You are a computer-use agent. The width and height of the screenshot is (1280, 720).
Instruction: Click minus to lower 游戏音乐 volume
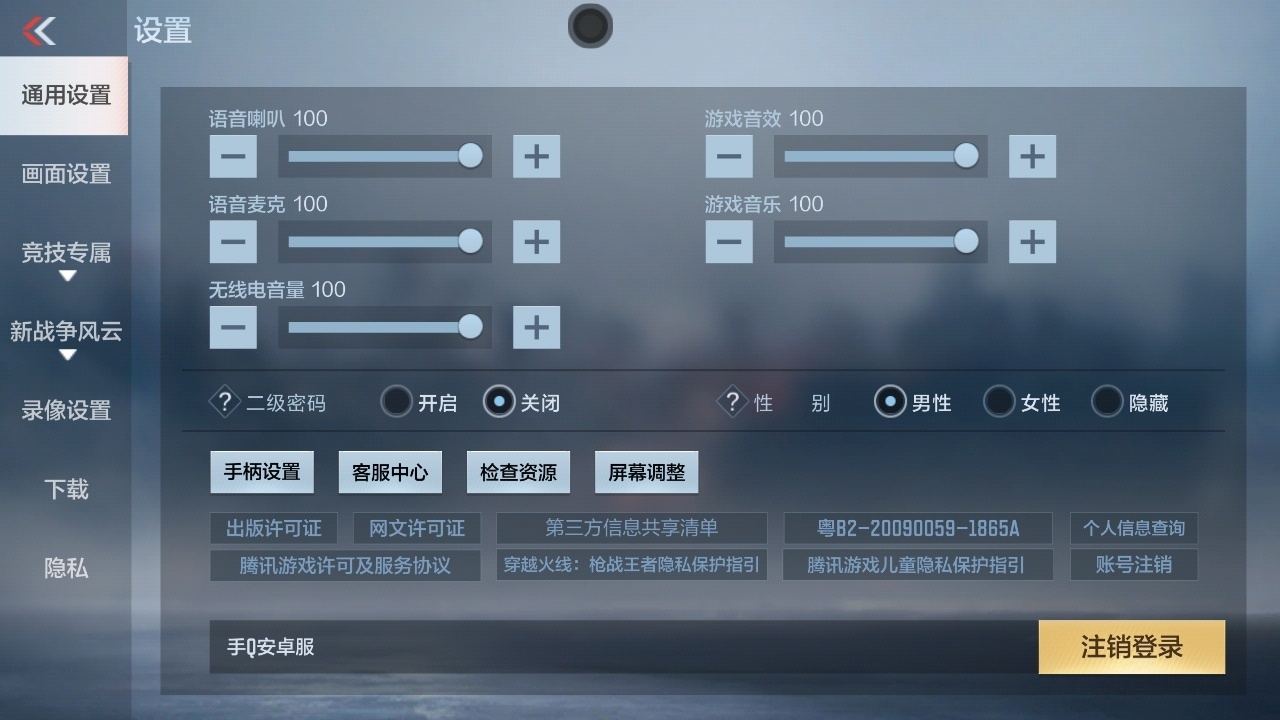click(x=729, y=241)
